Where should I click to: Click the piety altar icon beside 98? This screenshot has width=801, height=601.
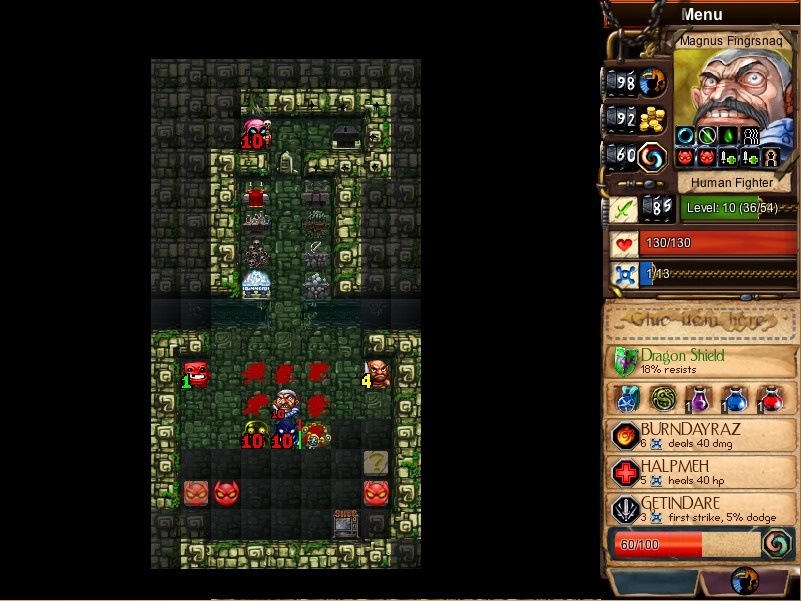653,82
